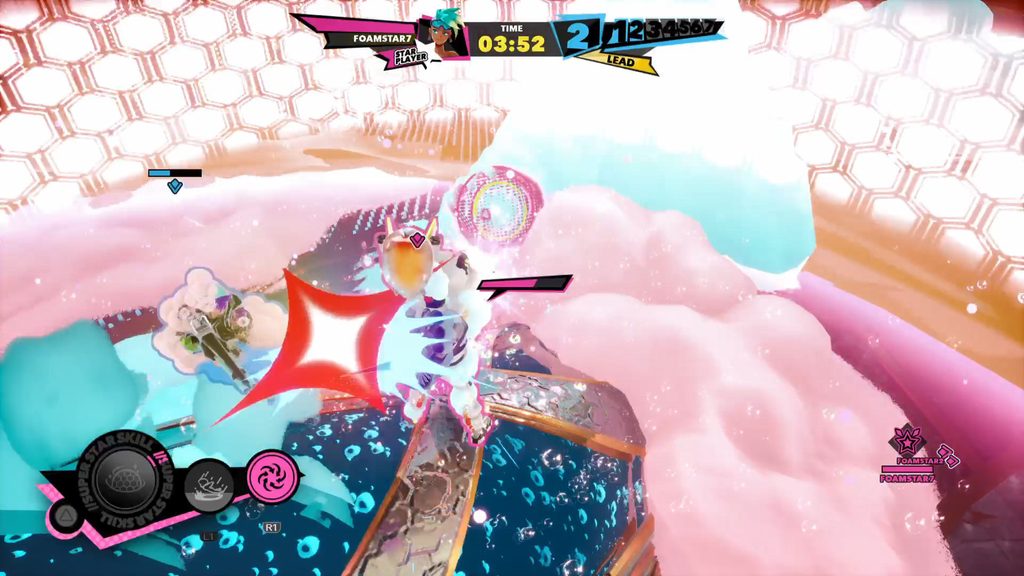
Task: Click the blue diamond teammate marker
Action: click(175, 186)
